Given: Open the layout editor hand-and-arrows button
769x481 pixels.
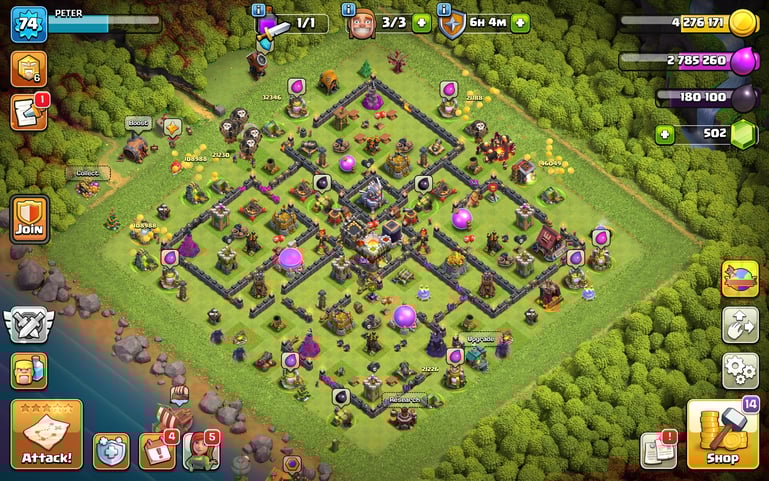Looking at the screenshot, I should [740, 325].
